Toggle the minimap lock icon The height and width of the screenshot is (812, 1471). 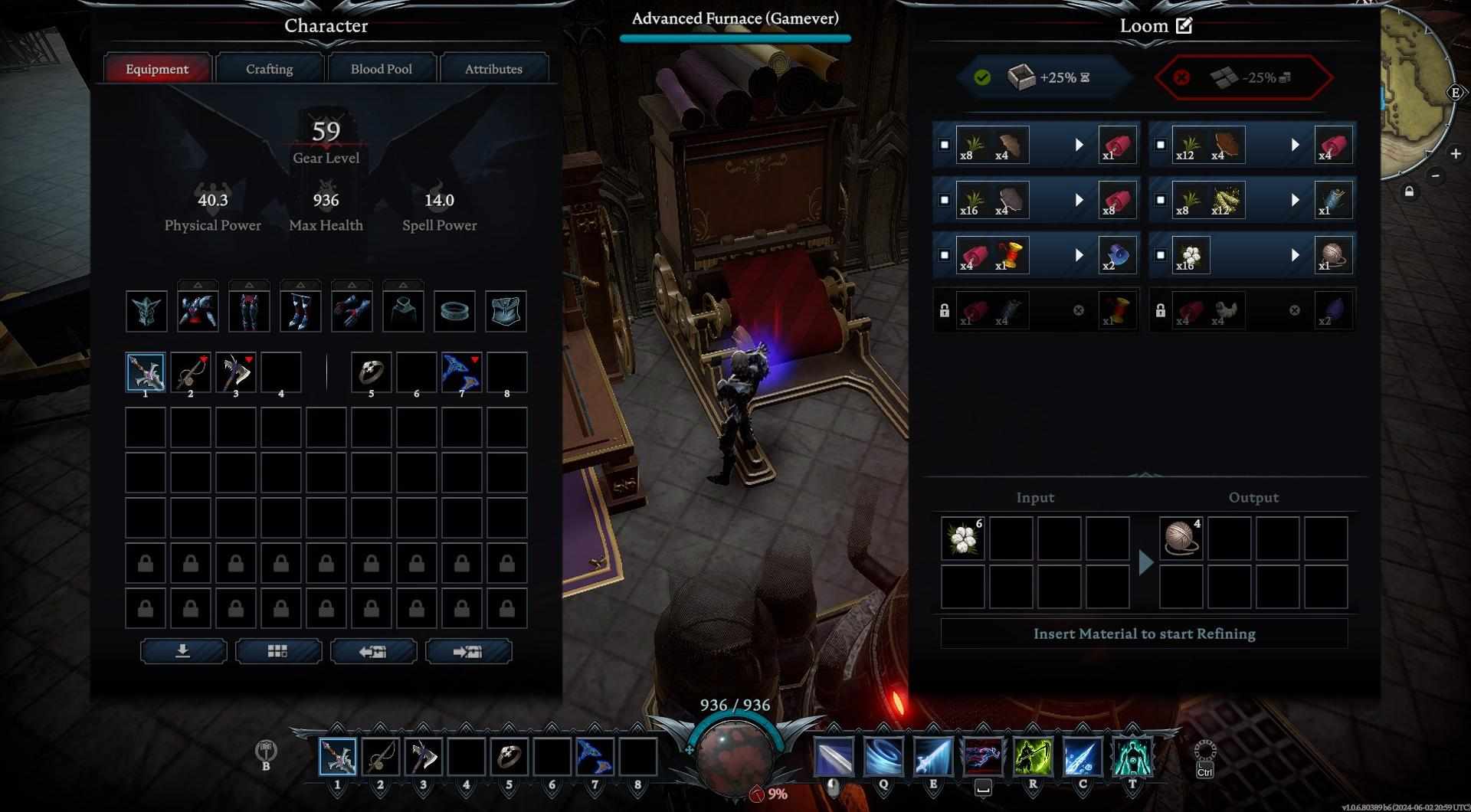(1409, 192)
